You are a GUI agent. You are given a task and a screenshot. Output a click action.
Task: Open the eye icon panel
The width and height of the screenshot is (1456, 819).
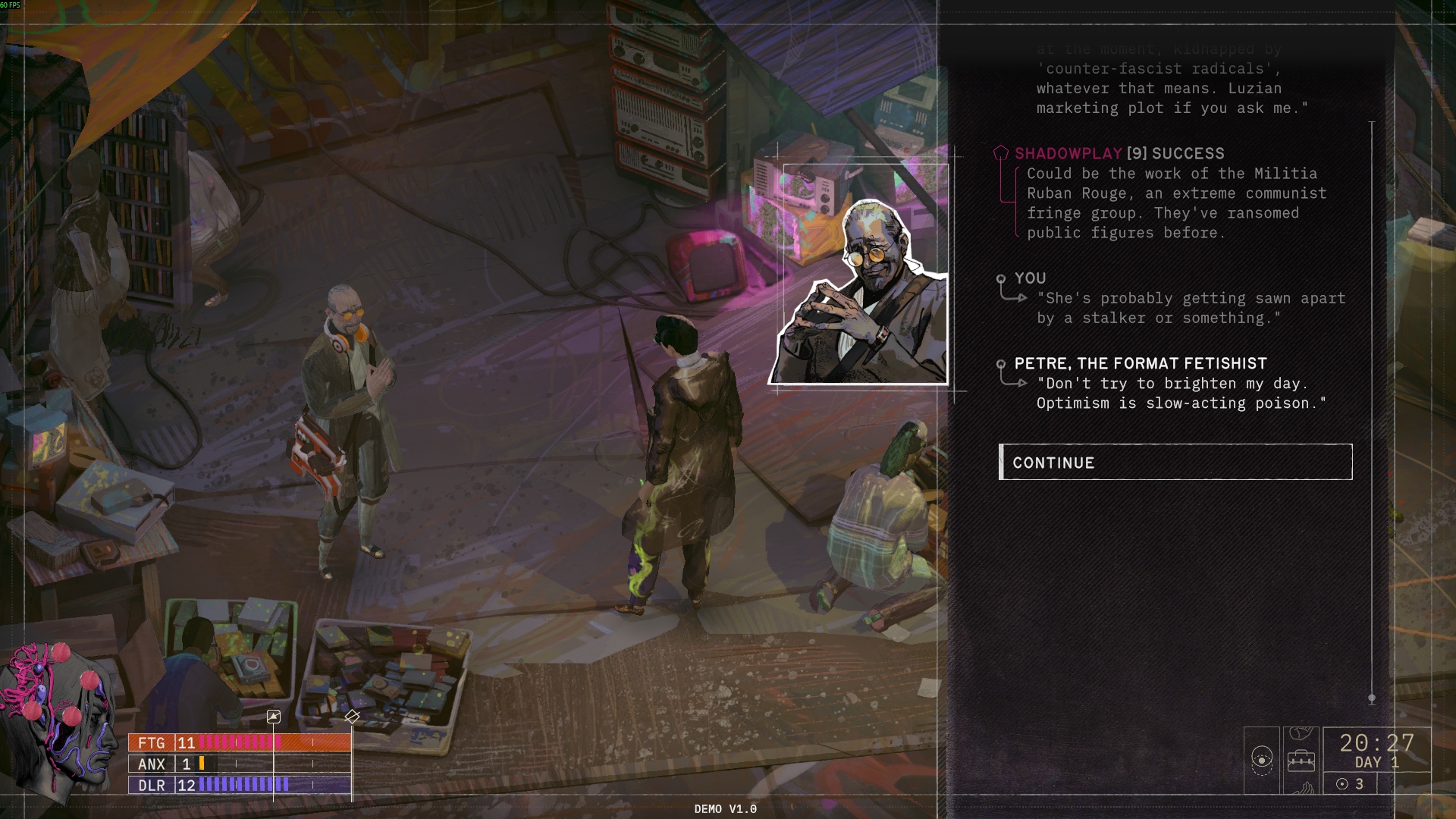1262,759
